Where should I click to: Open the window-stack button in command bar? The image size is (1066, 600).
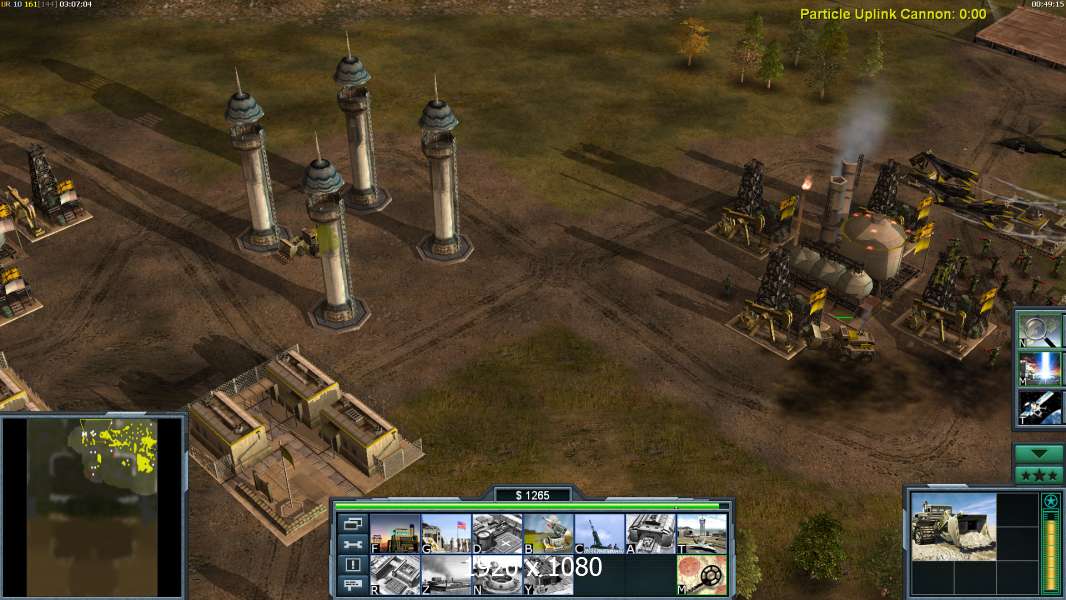coord(352,523)
